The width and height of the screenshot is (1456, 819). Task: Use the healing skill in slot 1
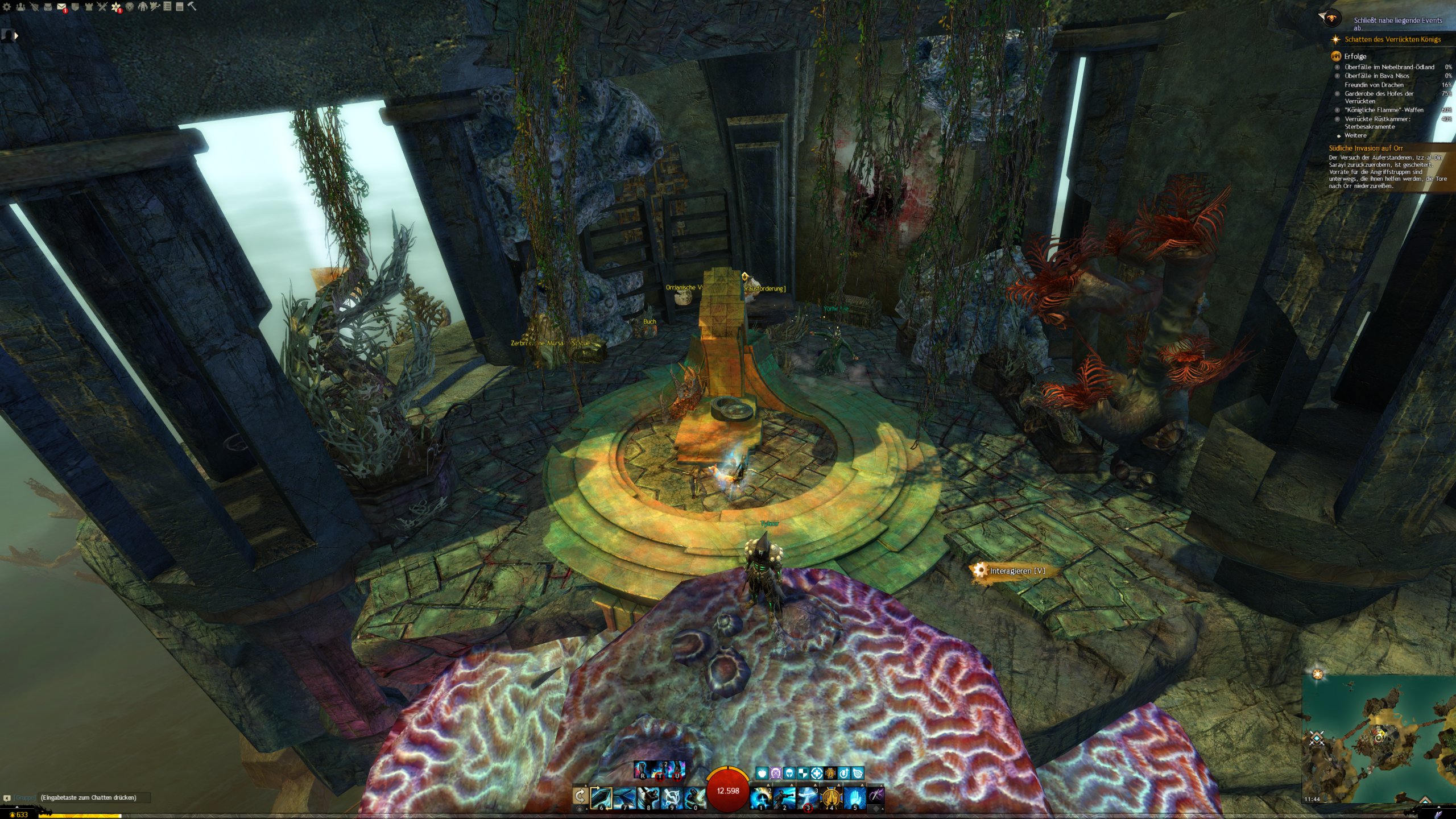click(761, 797)
